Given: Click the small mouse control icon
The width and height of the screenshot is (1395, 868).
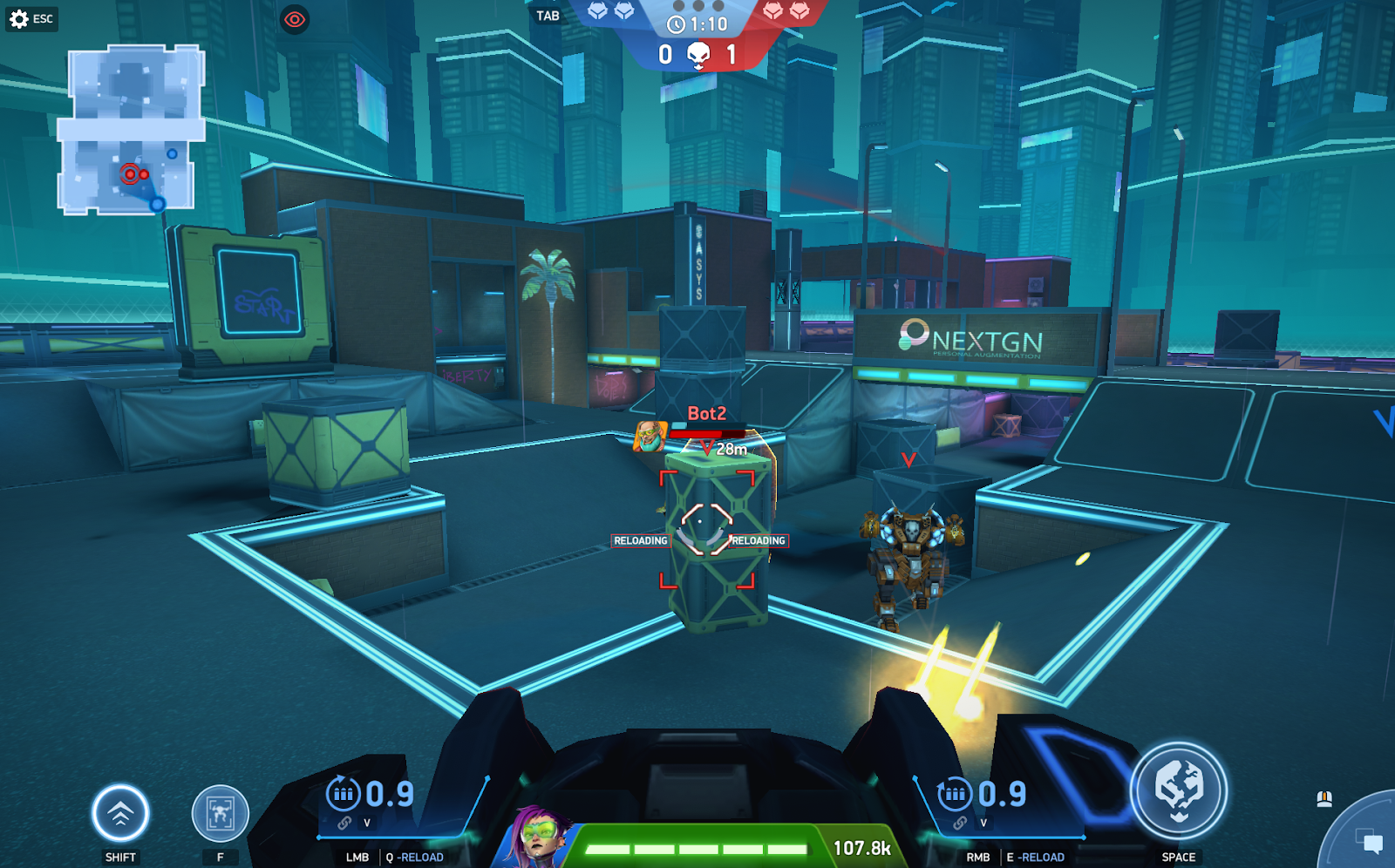Looking at the screenshot, I should [1323, 797].
